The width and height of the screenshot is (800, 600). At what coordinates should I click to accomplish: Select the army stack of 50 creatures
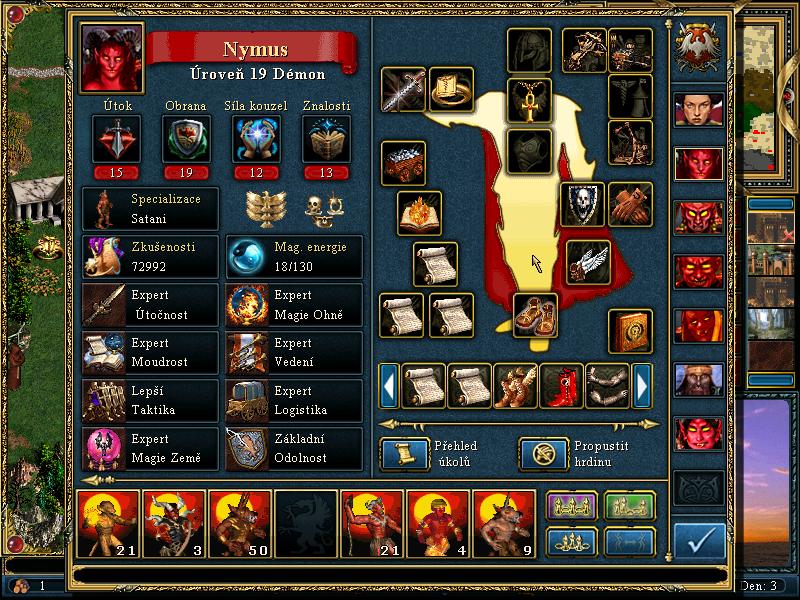[240, 523]
